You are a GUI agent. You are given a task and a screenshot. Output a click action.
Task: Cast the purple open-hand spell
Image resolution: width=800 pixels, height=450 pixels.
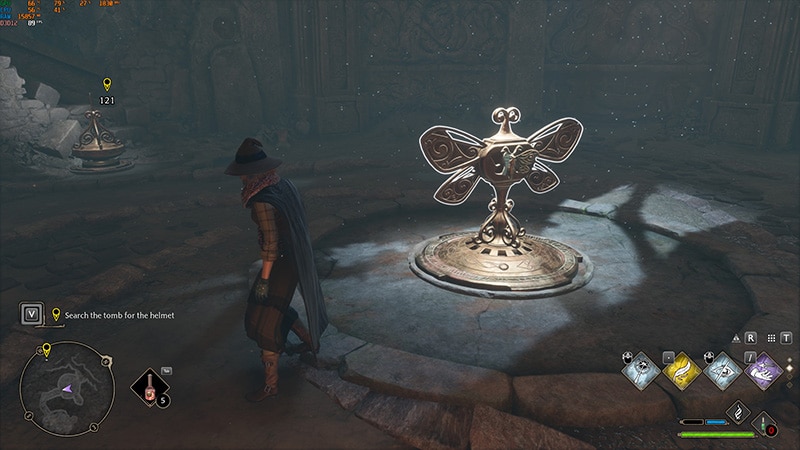click(x=766, y=371)
